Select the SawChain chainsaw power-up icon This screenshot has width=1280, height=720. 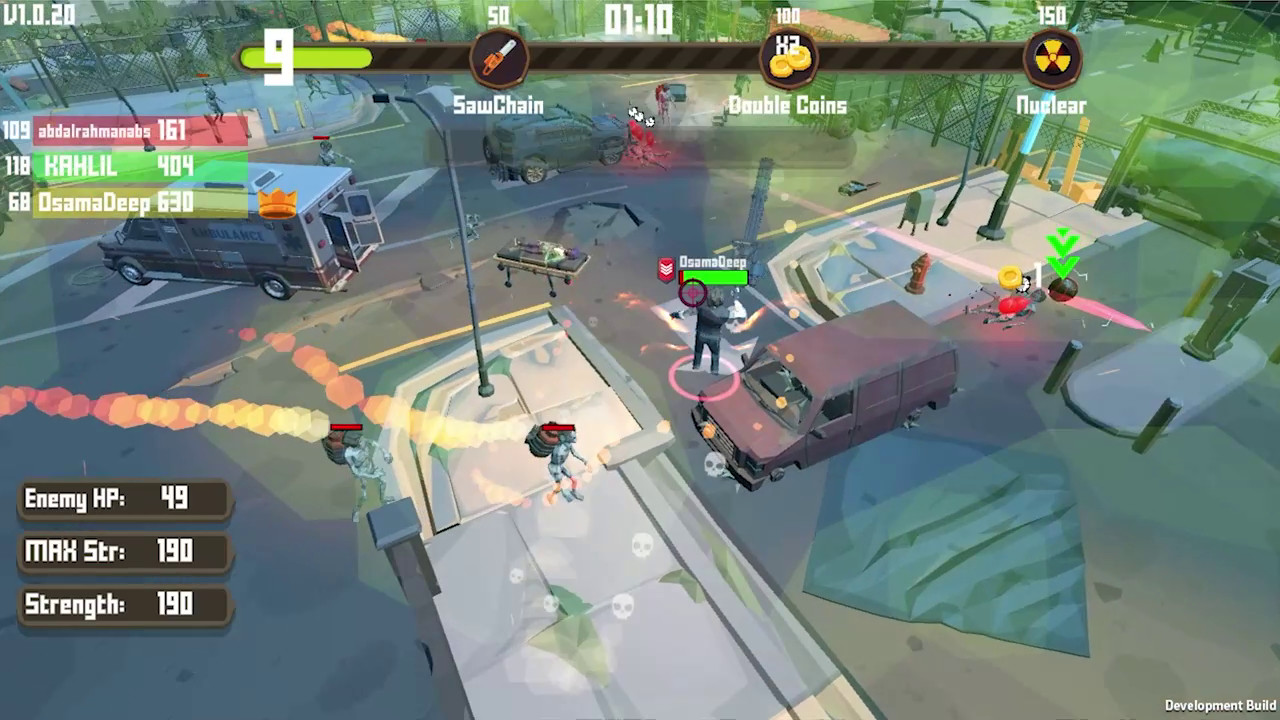pos(500,57)
